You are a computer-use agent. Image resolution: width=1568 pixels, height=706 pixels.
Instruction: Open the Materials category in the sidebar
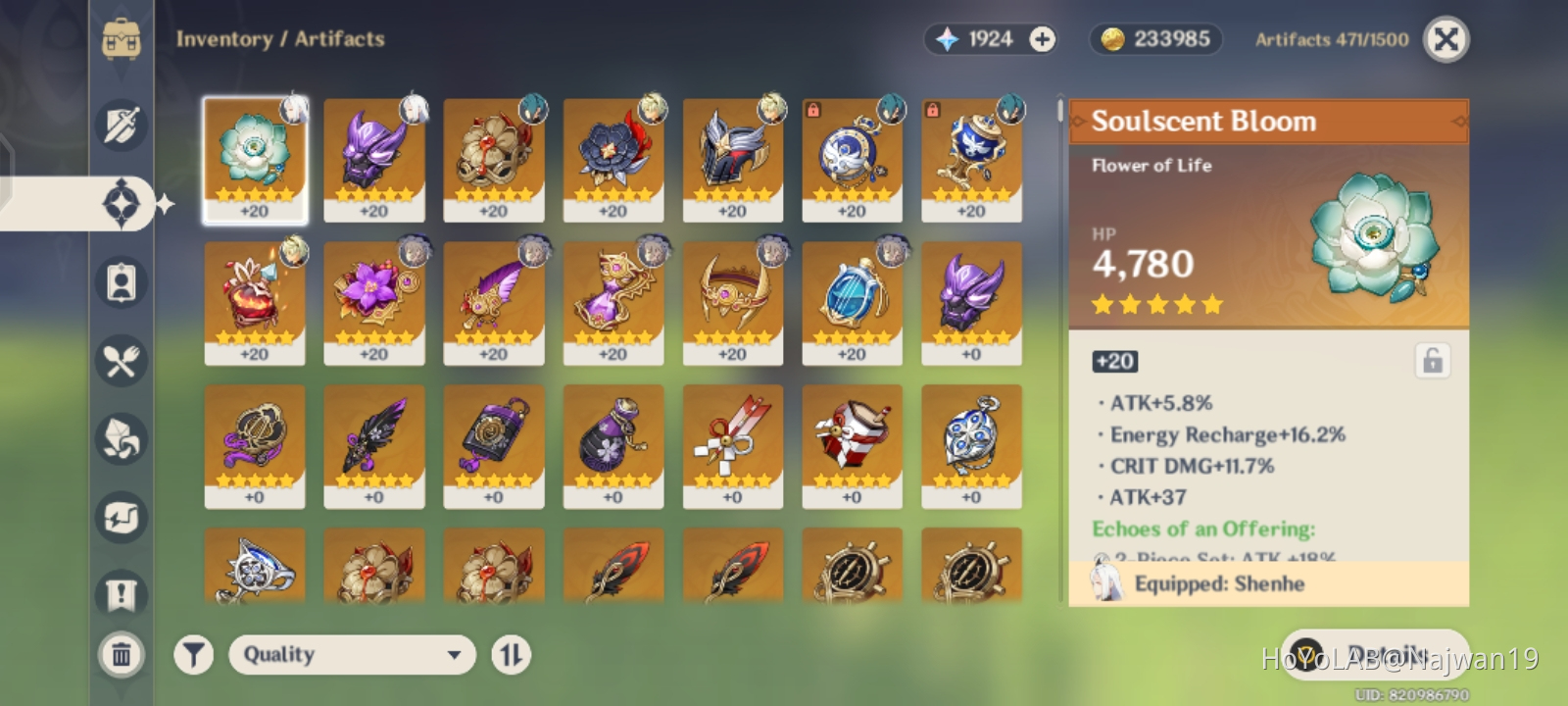121,438
